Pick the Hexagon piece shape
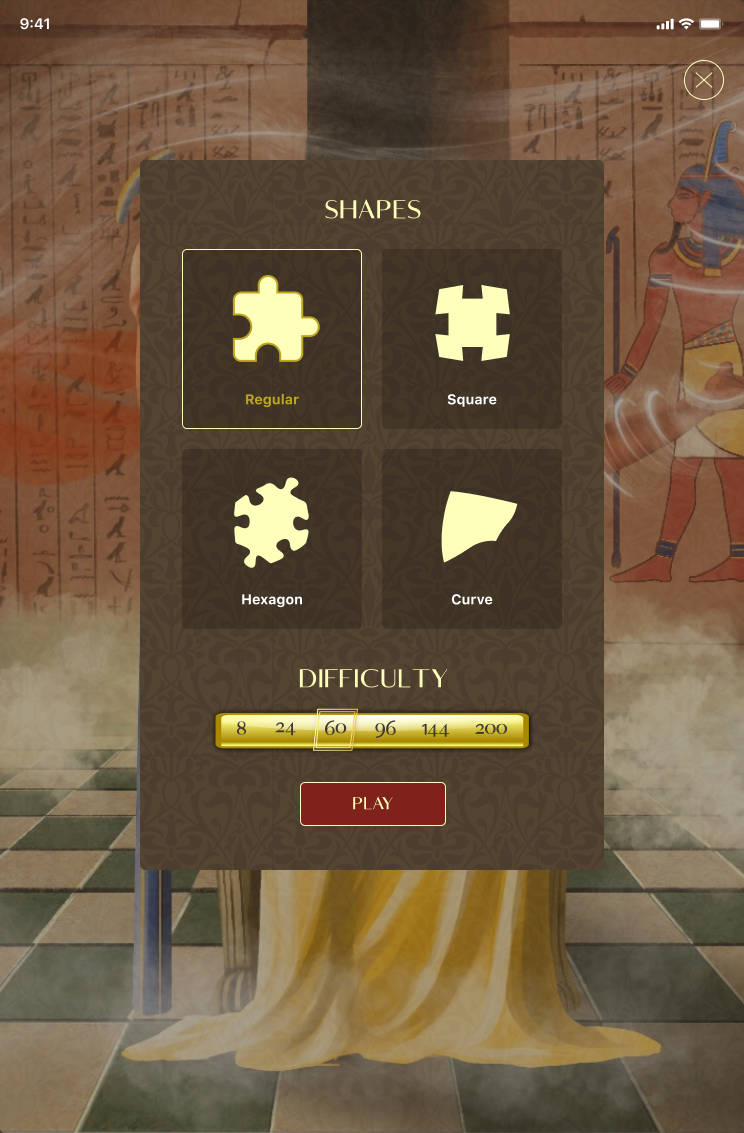The width and height of the screenshot is (744, 1133). [x=271, y=538]
